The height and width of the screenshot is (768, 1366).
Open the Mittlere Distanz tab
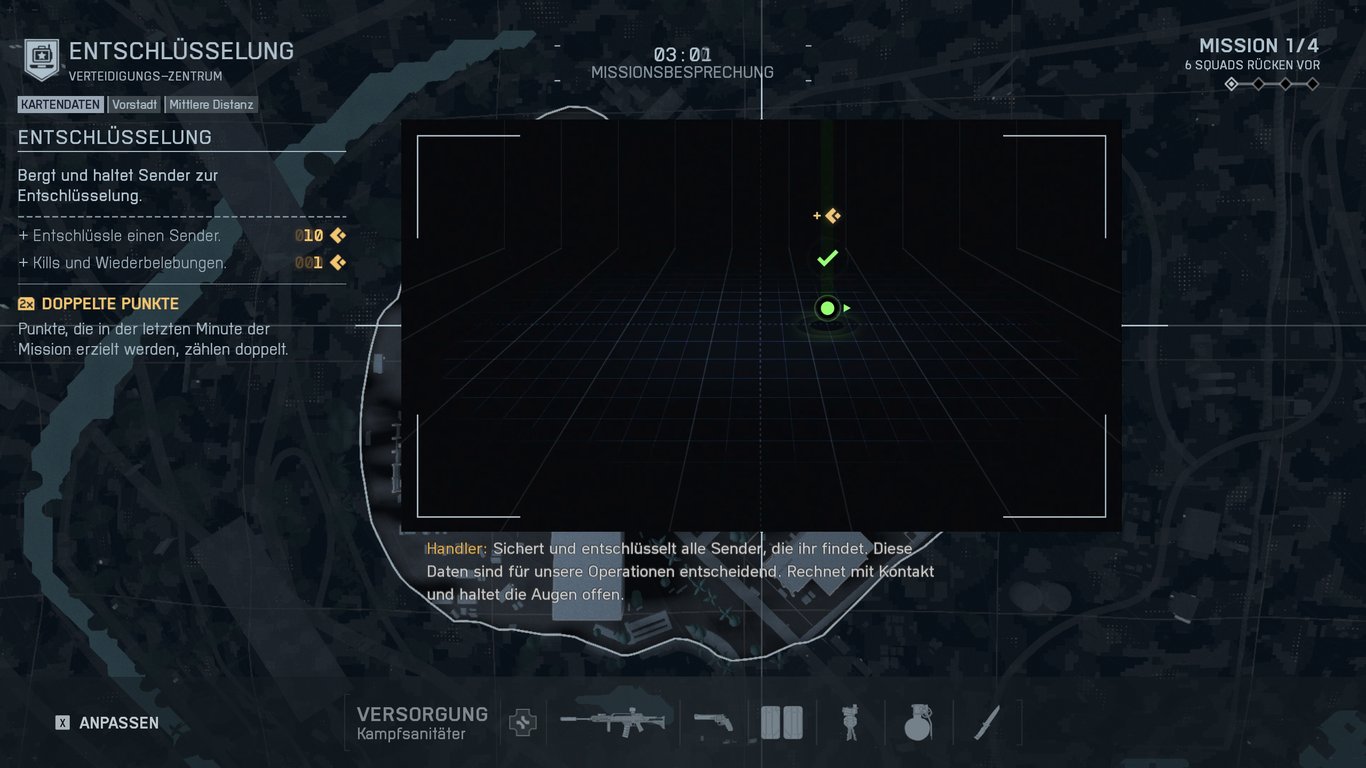point(211,104)
